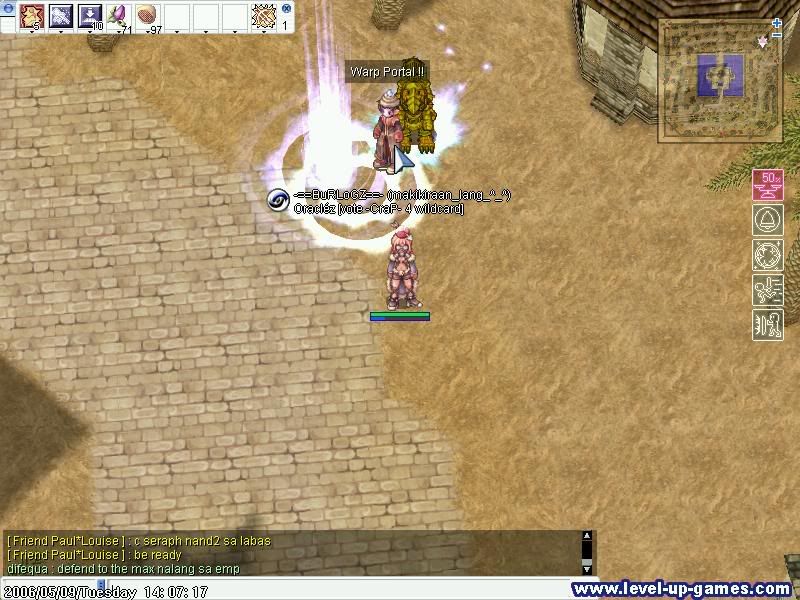The height and width of the screenshot is (600, 800).
Task: Use the sparkle skill in the hotbar
Action: coord(62,16)
